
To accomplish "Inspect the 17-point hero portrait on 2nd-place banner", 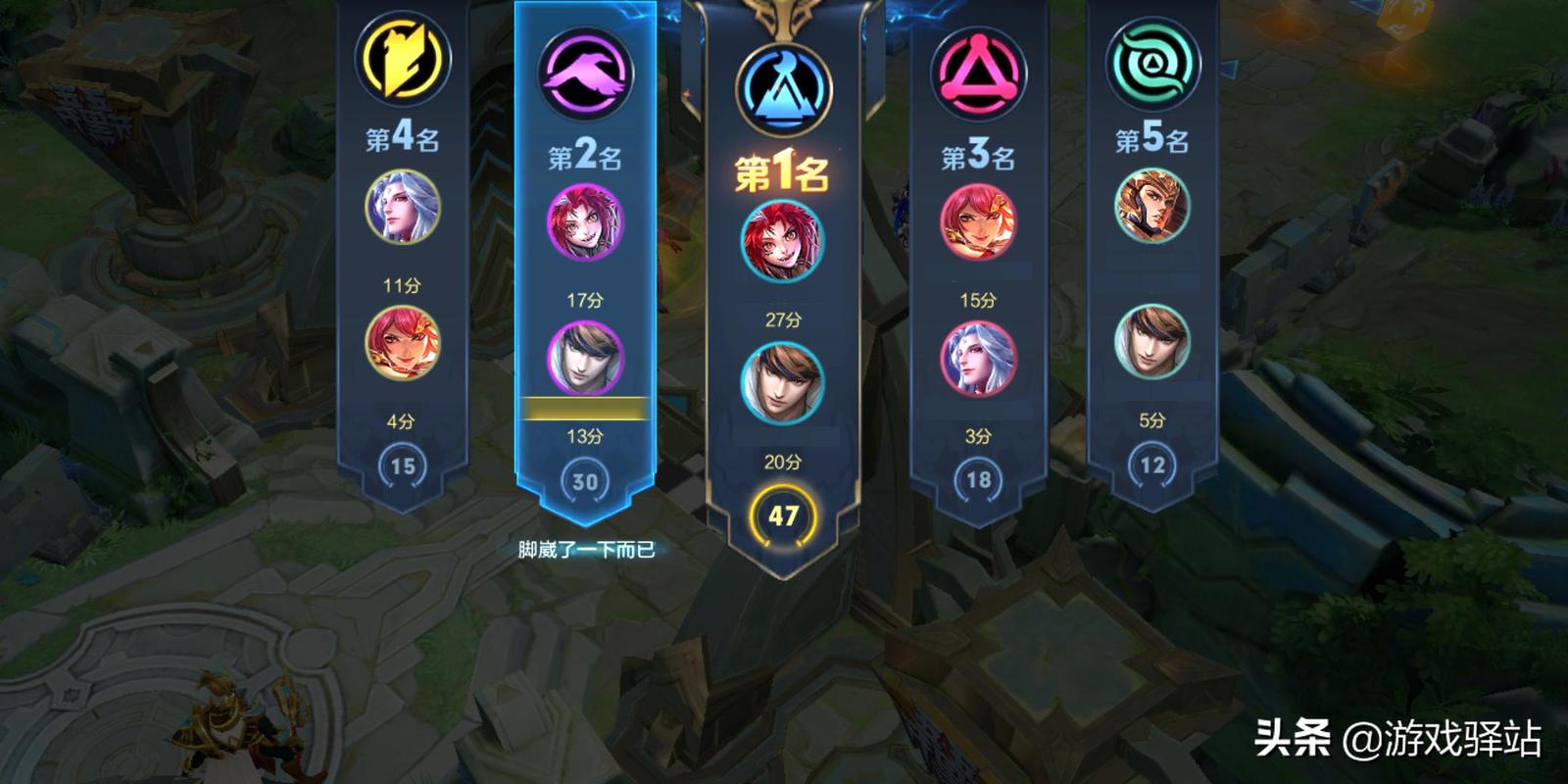I will pos(585,223).
